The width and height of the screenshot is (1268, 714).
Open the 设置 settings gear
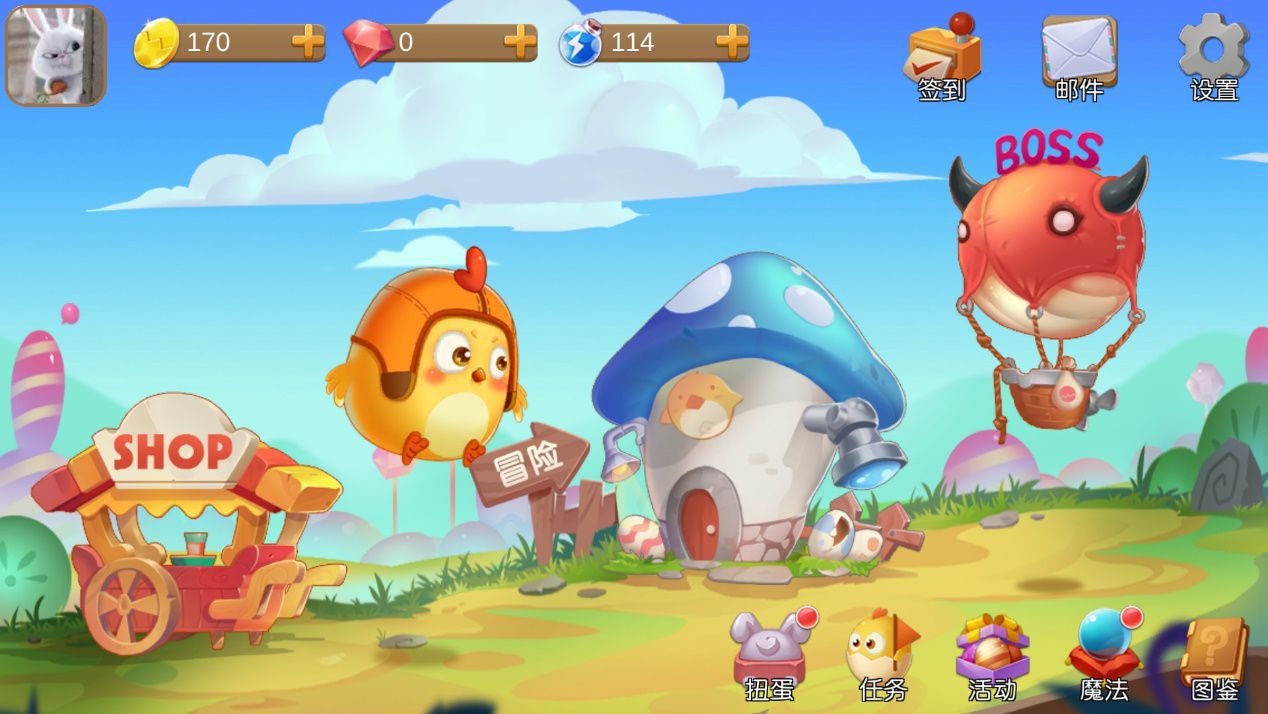pos(1214,58)
